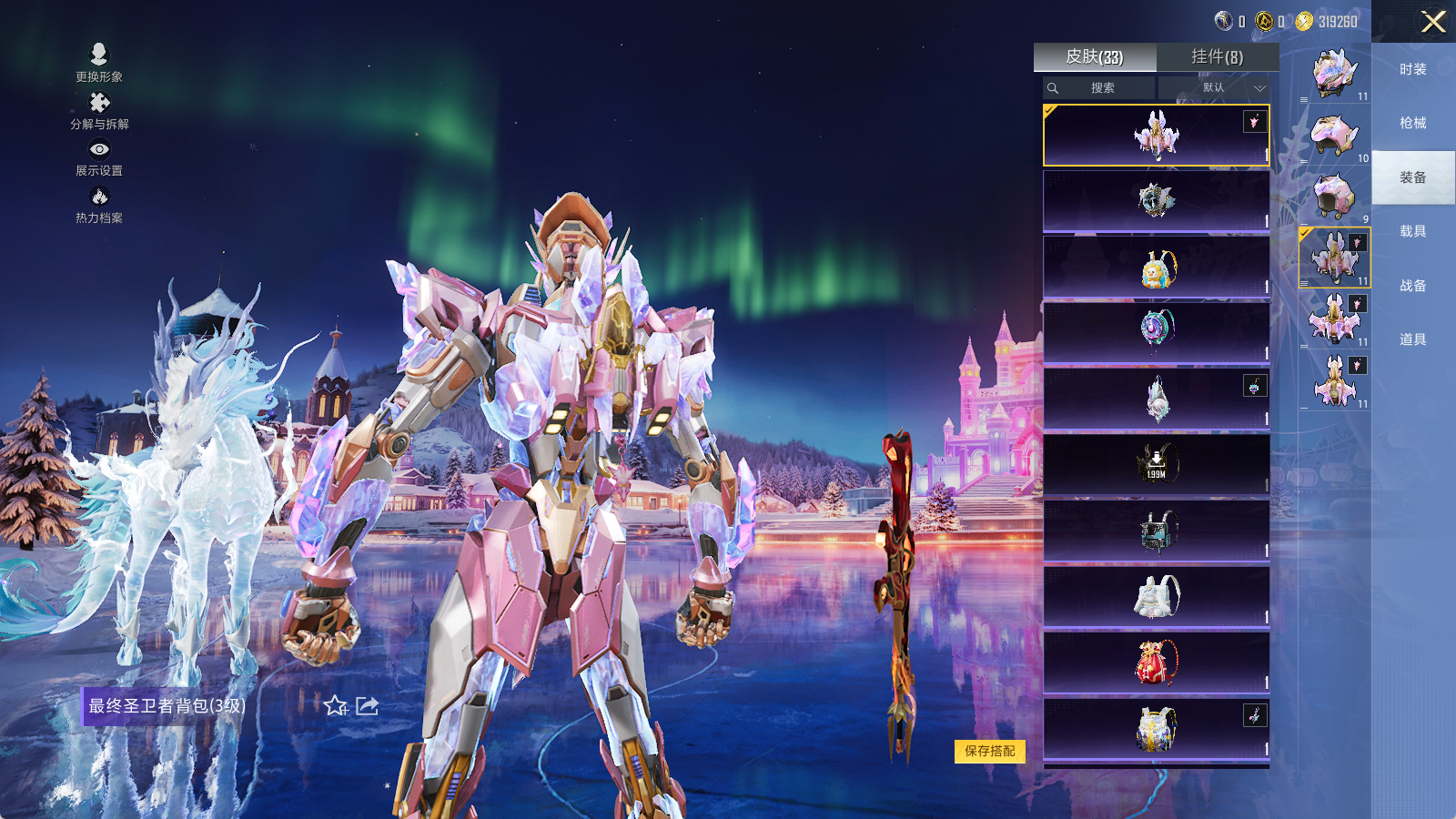The height and width of the screenshot is (819, 1456).
Task: Select the 道具 items category
Action: [x=1412, y=339]
